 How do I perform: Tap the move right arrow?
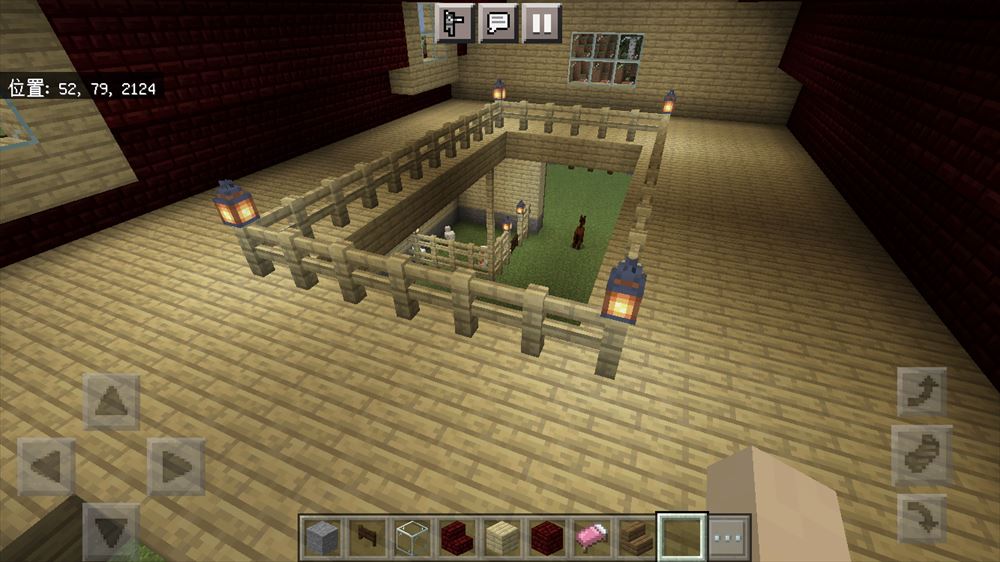(176, 466)
